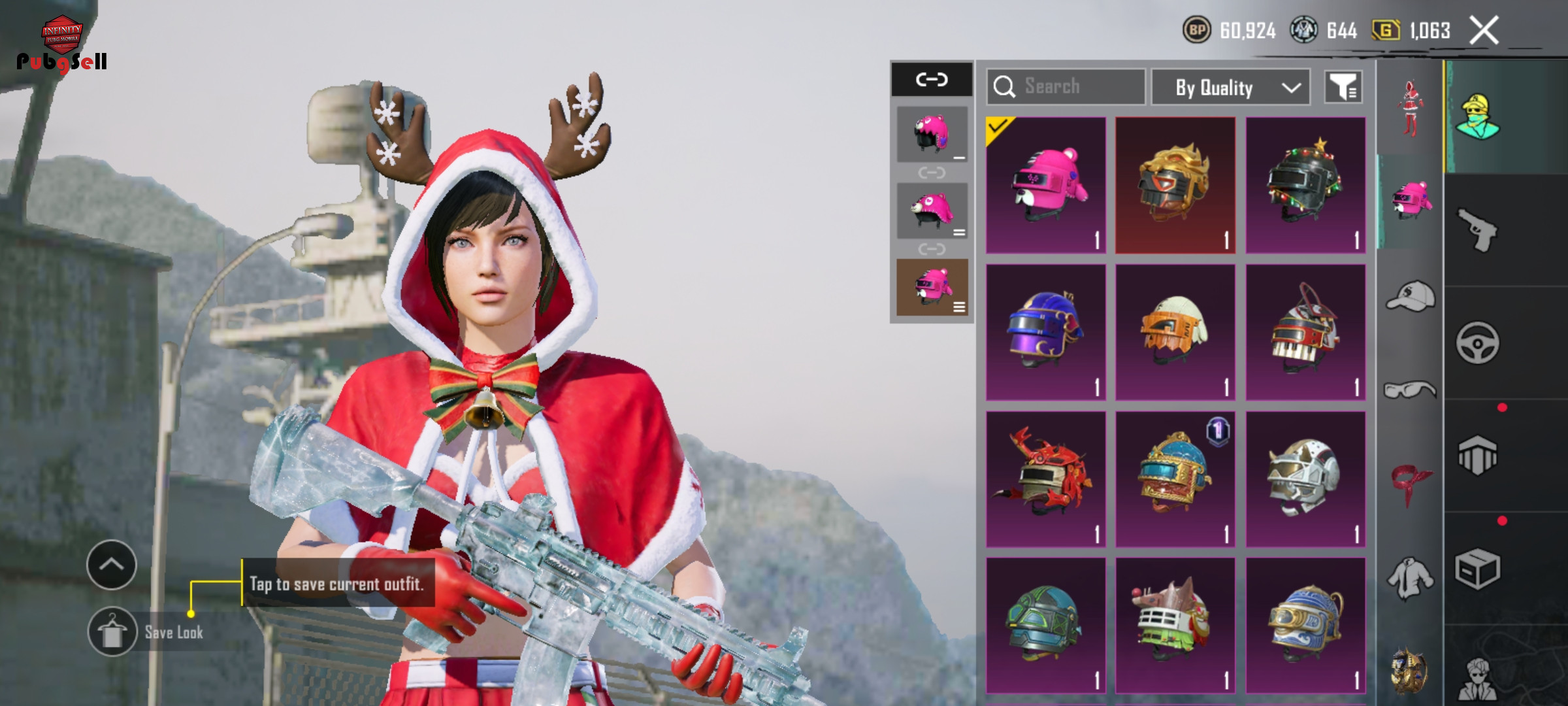Screen dimensions: 1568x706
Task: Expand the up-arrow circle button
Action: 111,565
